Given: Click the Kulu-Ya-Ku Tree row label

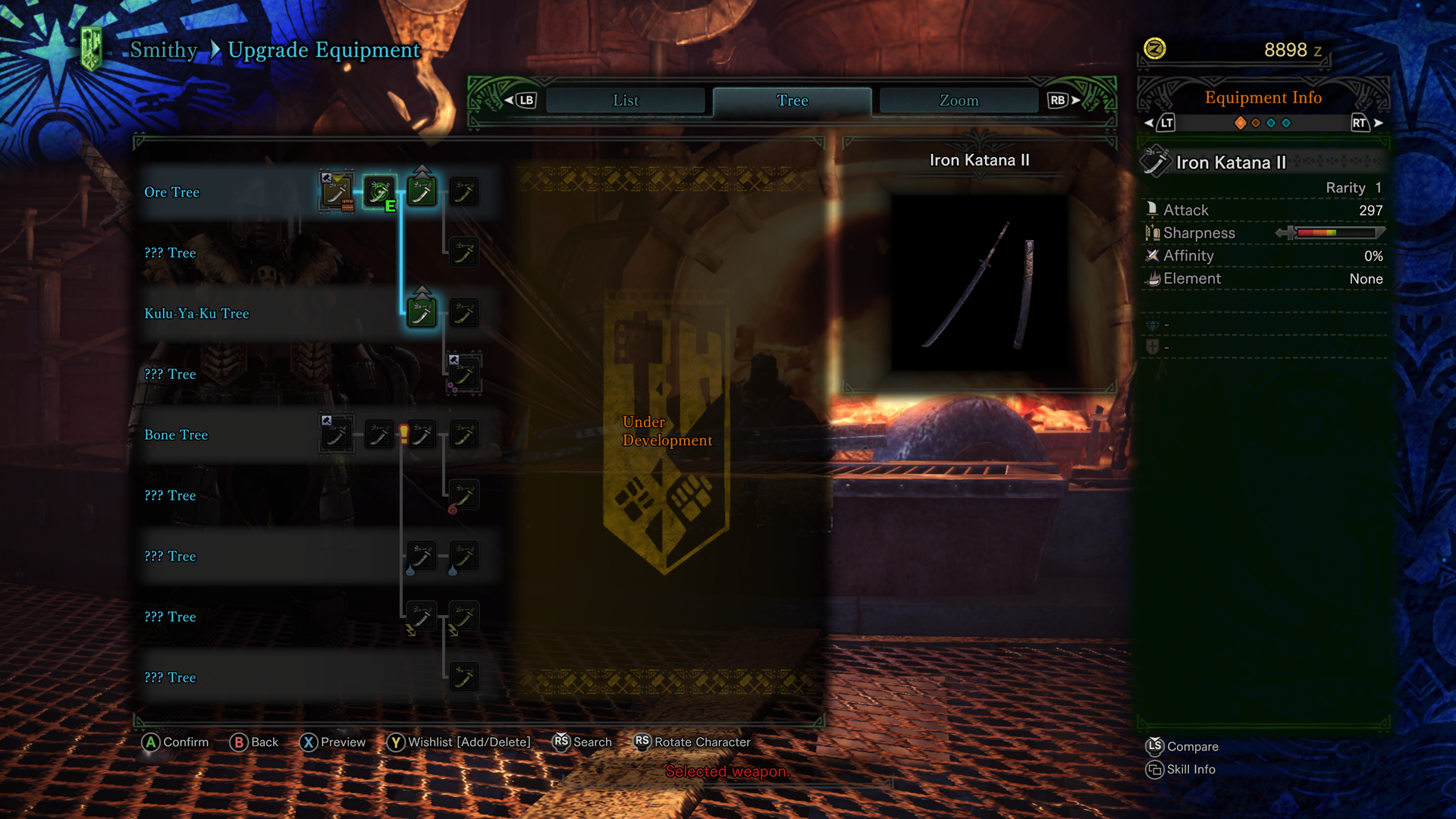Looking at the screenshot, I should [196, 314].
